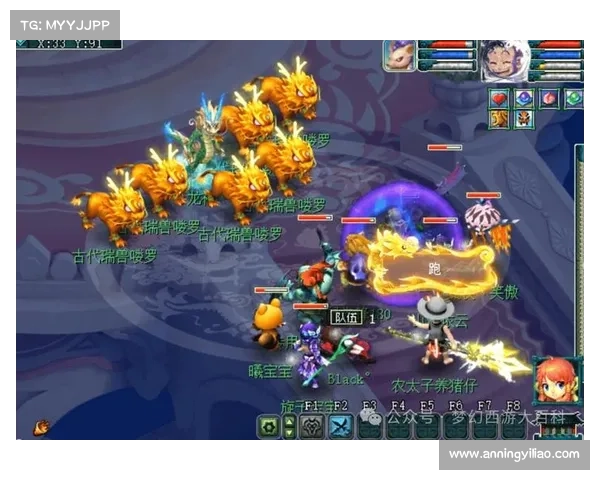Select the red heart buff icon

499,98
